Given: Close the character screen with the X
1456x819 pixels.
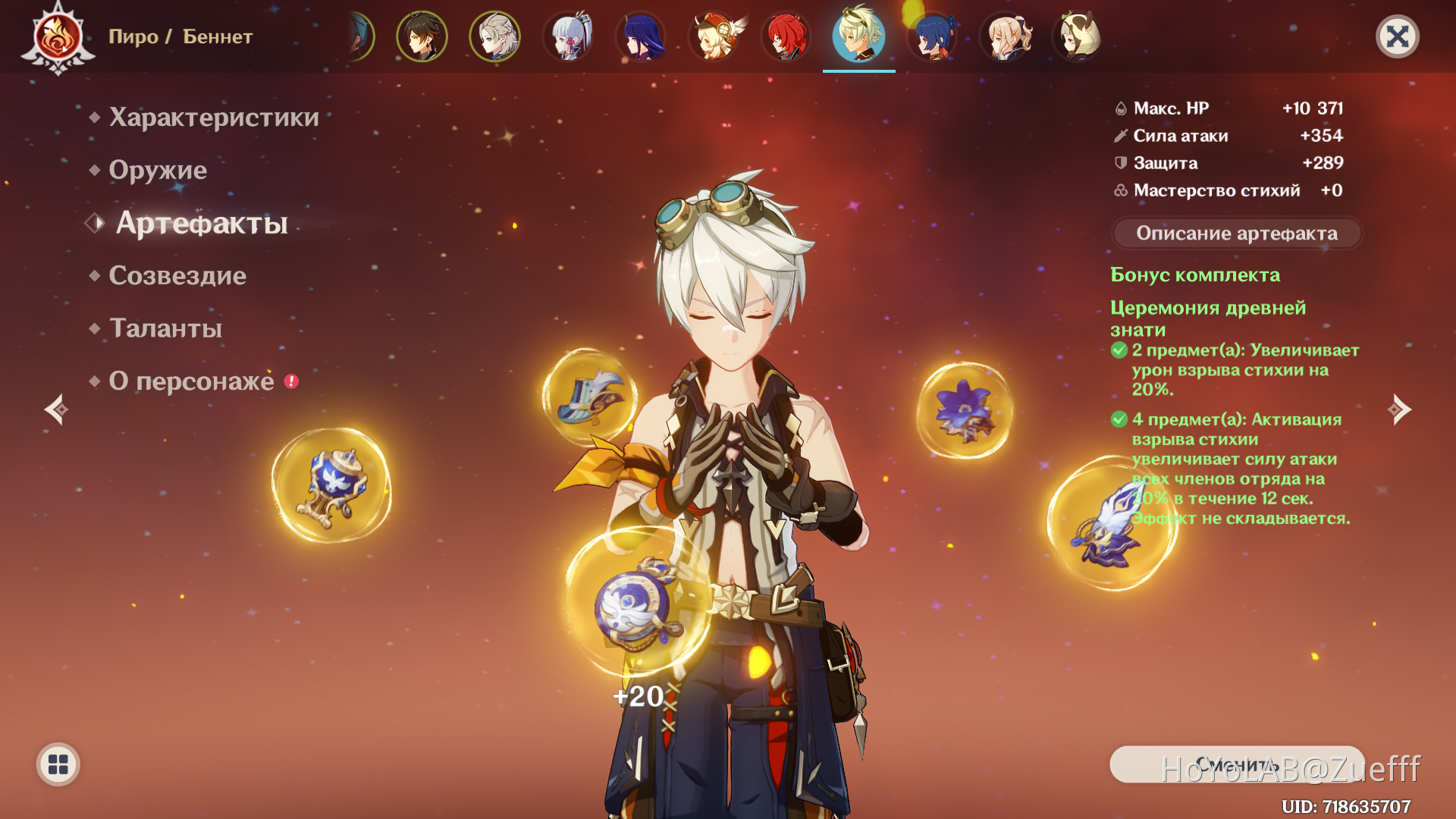Looking at the screenshot, I should click(x=1397, y=36).
